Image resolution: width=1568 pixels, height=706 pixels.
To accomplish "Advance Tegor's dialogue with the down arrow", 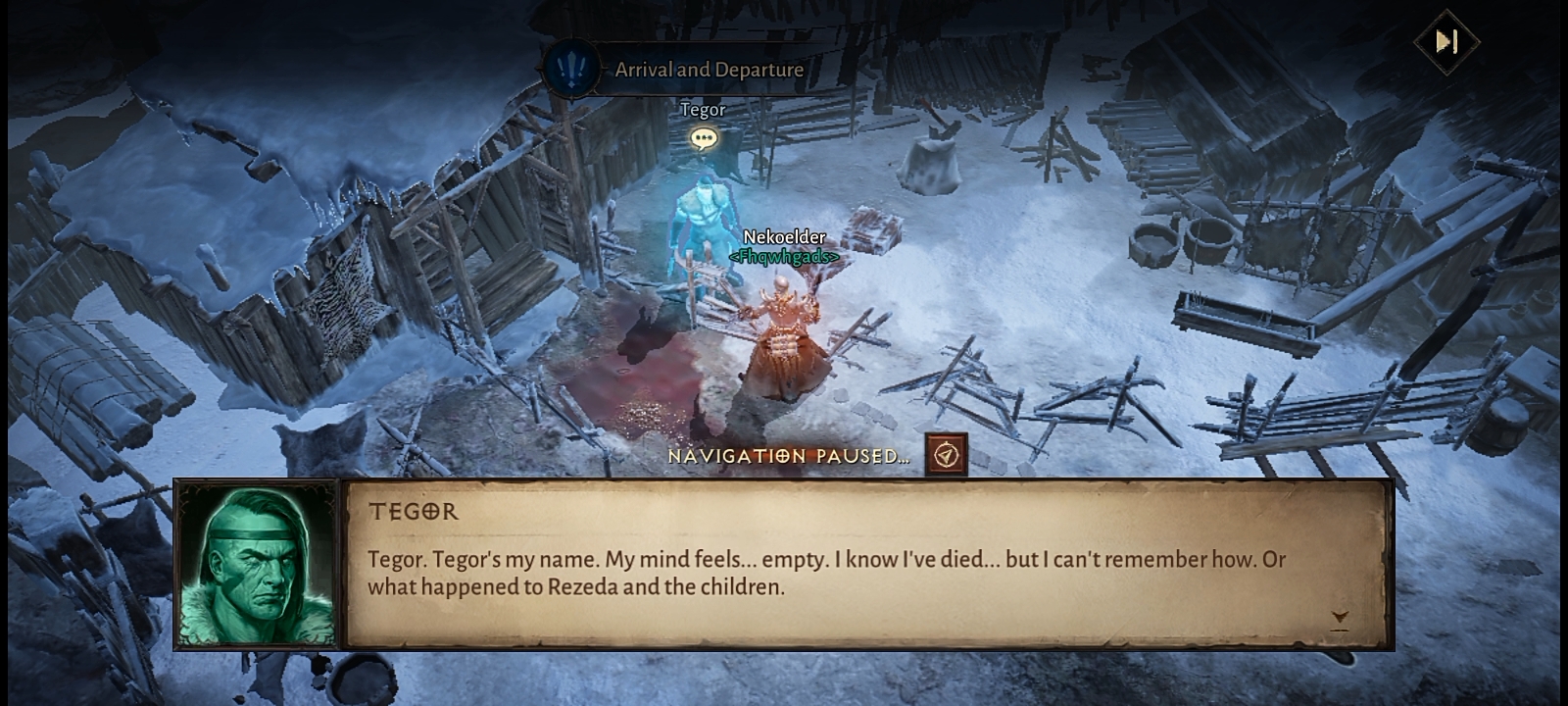I will (x=1340, y=618).
